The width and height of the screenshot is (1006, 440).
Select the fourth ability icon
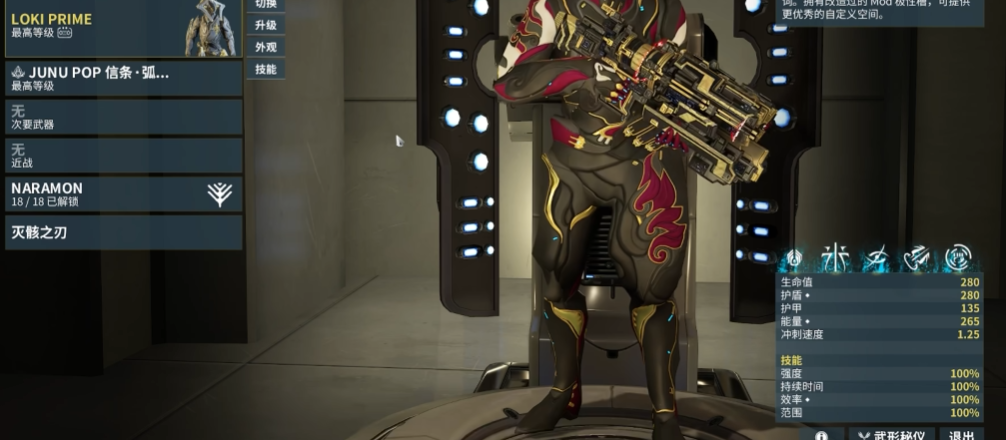pyautogui.click(x=917, y=257)
